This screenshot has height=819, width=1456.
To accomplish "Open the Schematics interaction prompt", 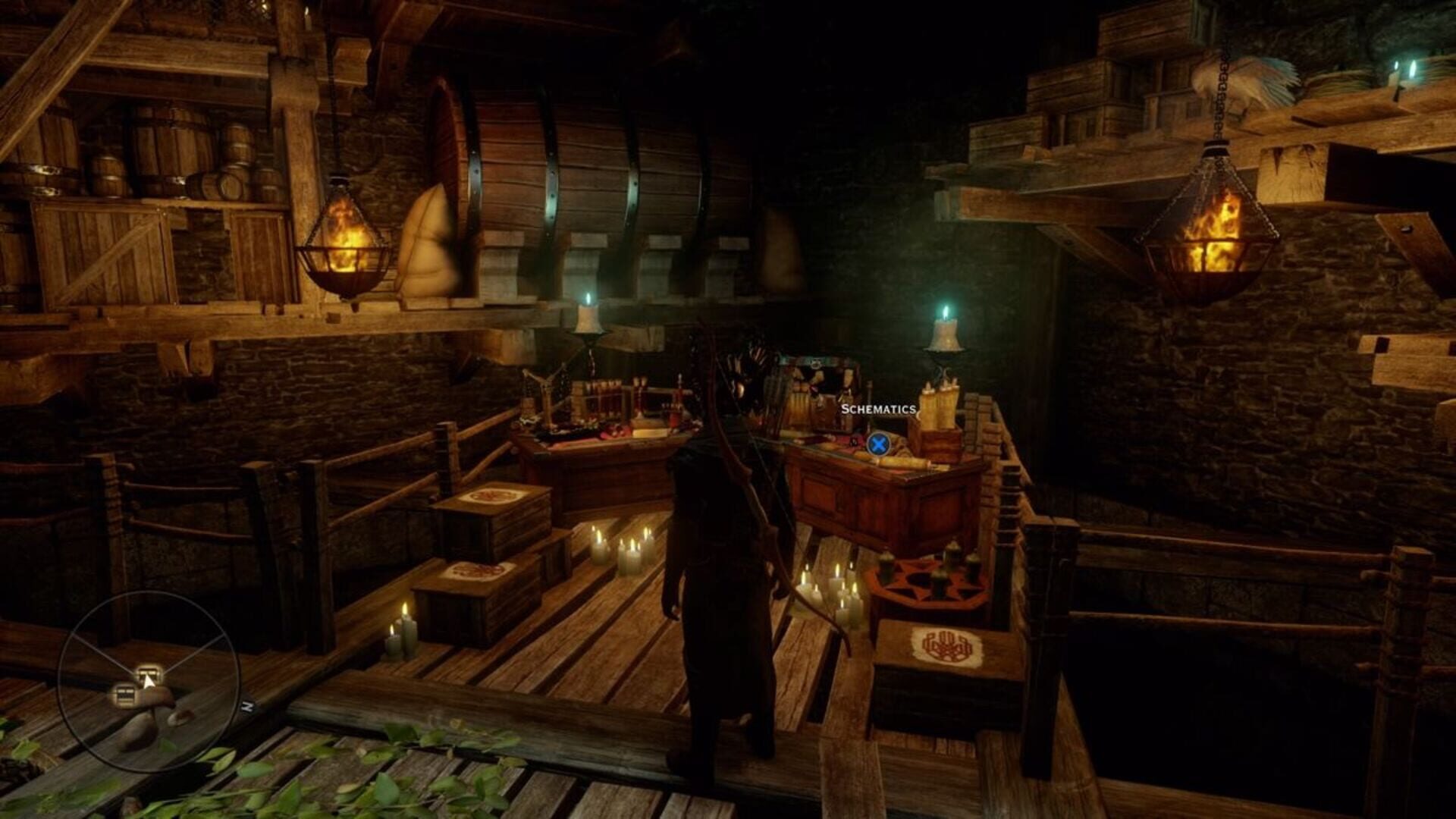I will 879,409.
